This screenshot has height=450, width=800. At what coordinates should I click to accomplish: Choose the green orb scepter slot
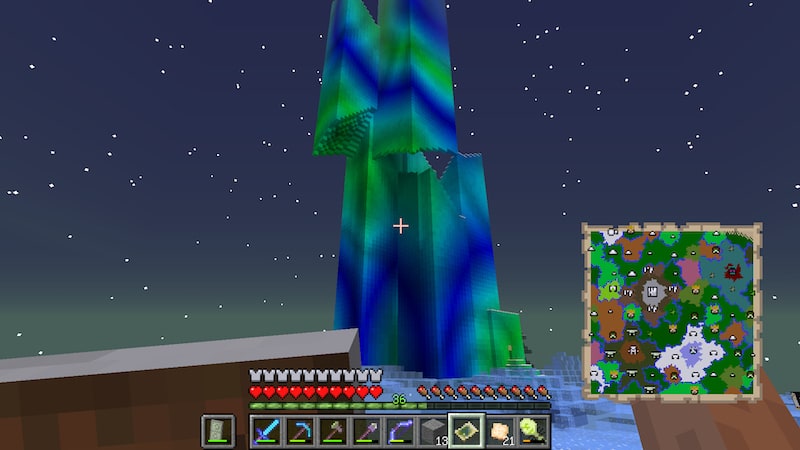point(532,431)
